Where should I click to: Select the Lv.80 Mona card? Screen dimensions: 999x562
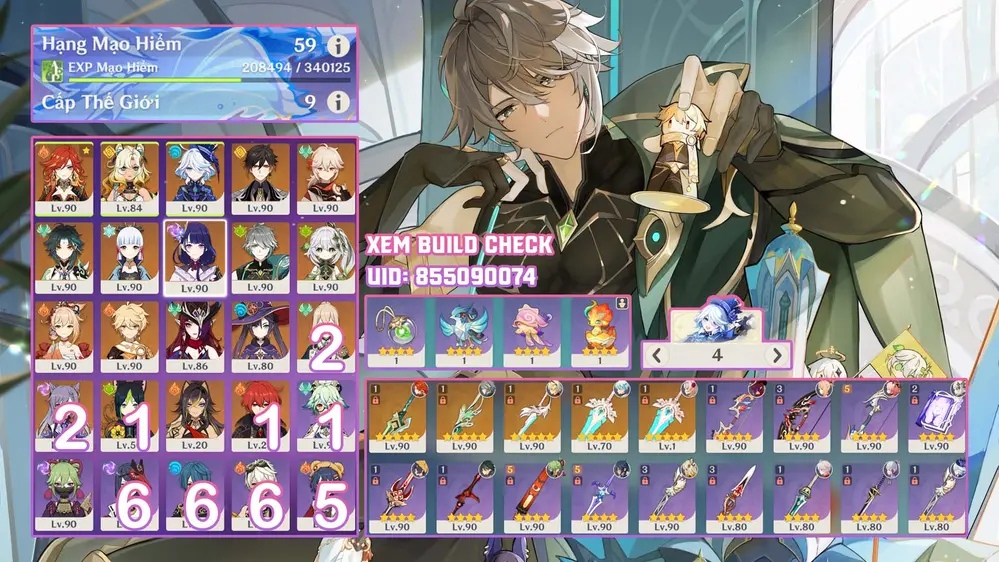click(x=259, y=336)
